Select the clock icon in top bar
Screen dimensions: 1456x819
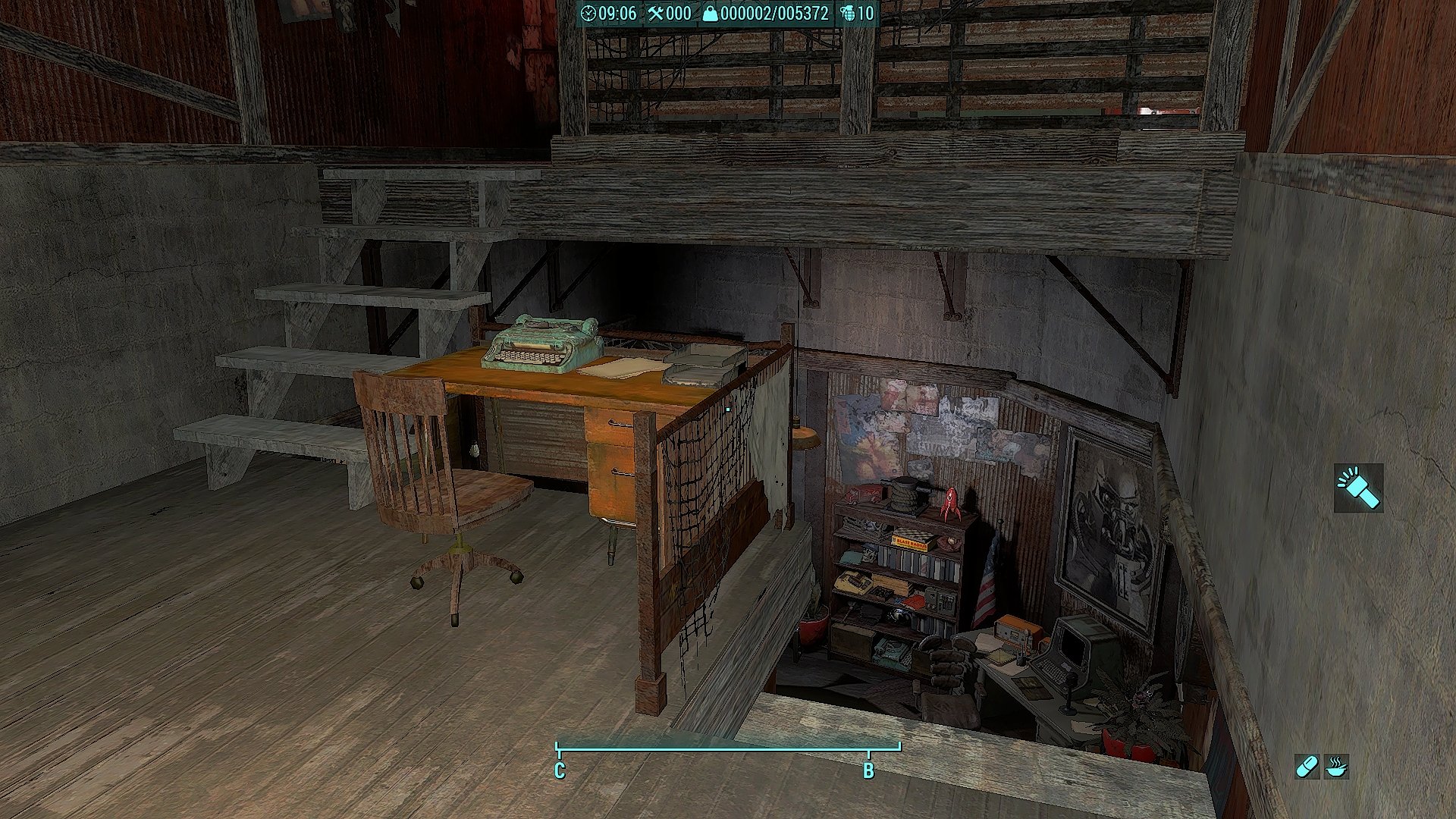(588, 14)
